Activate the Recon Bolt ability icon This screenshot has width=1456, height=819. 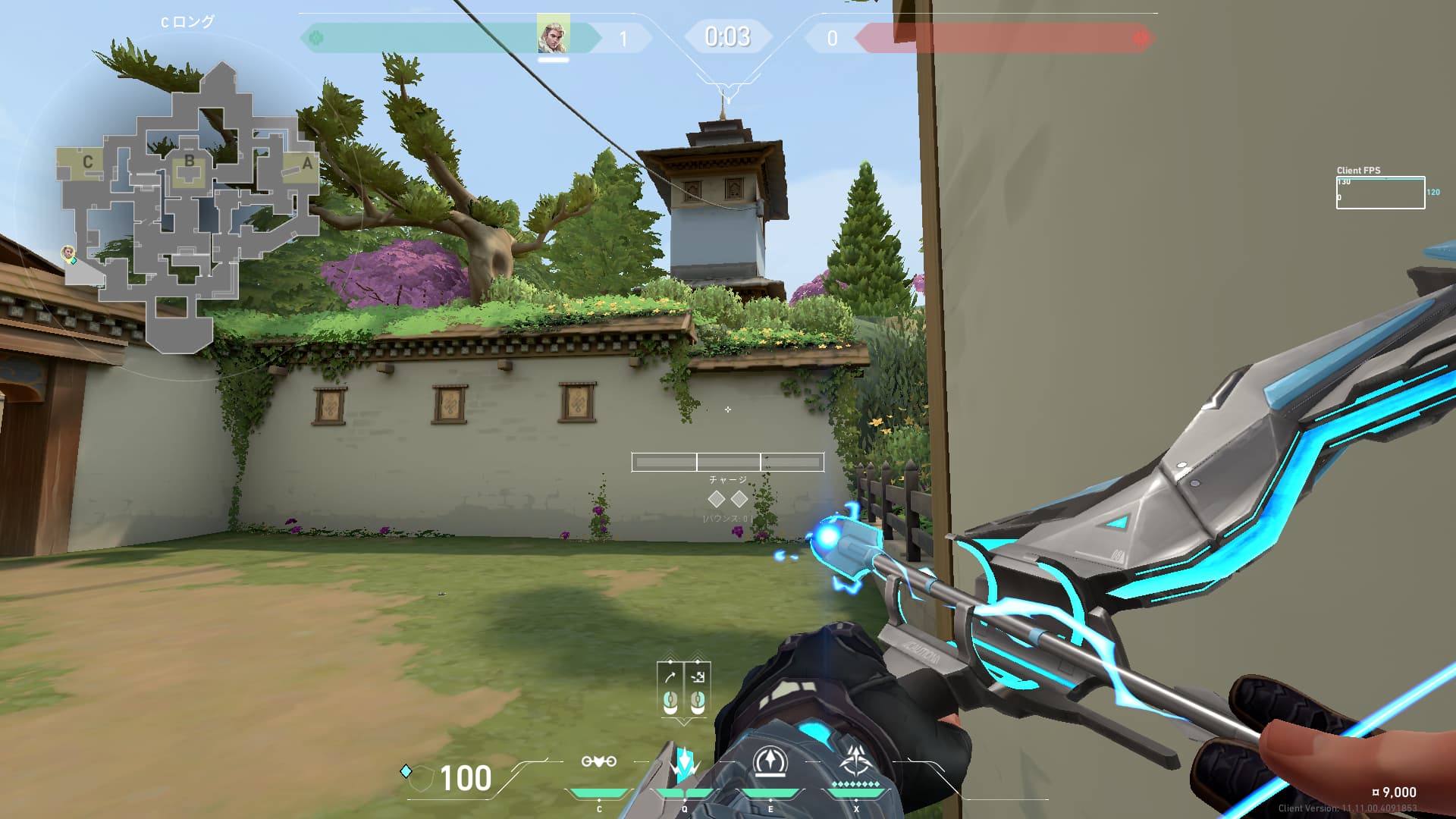770,763
